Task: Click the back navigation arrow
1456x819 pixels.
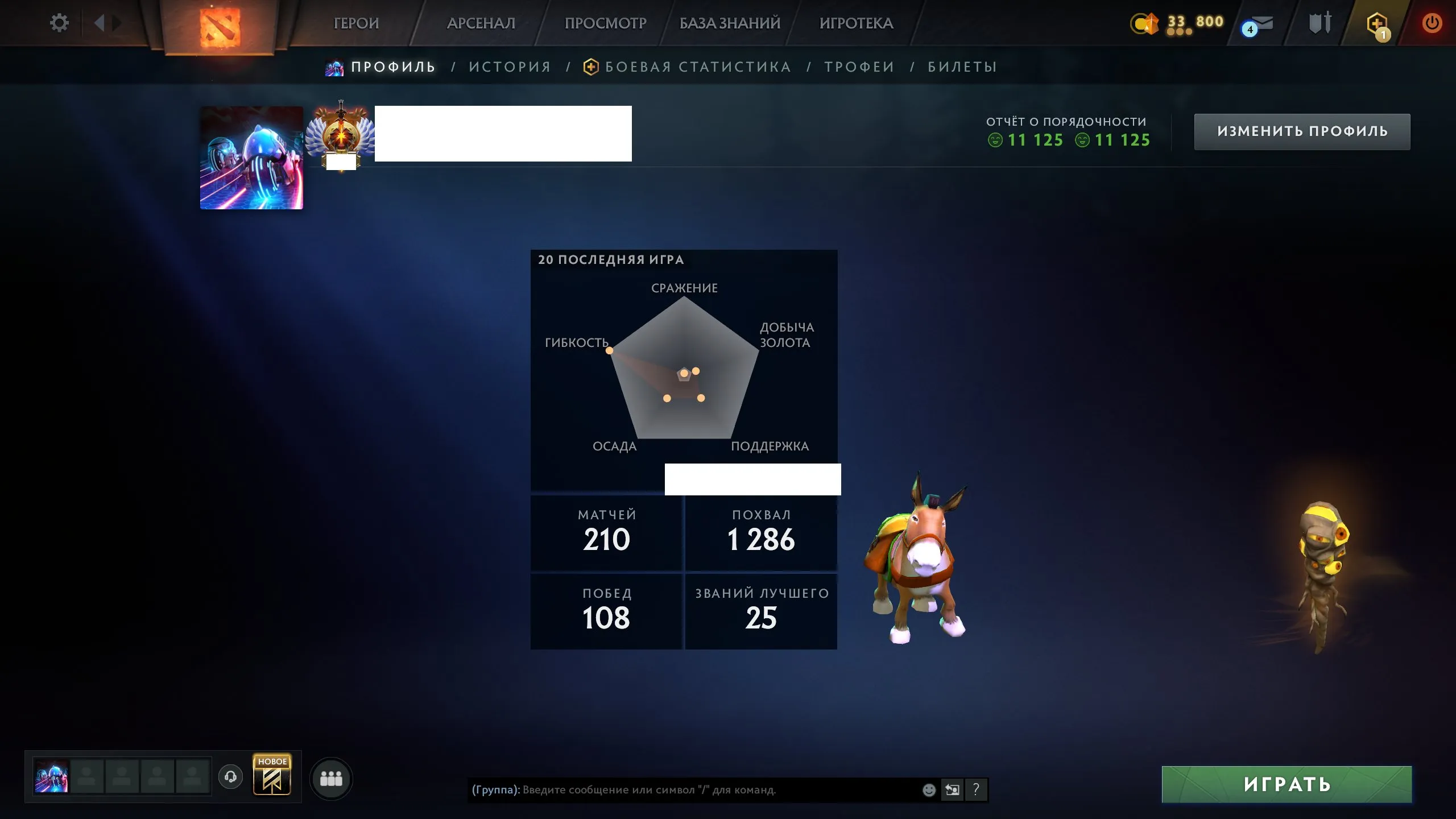Action: point(101,23)
